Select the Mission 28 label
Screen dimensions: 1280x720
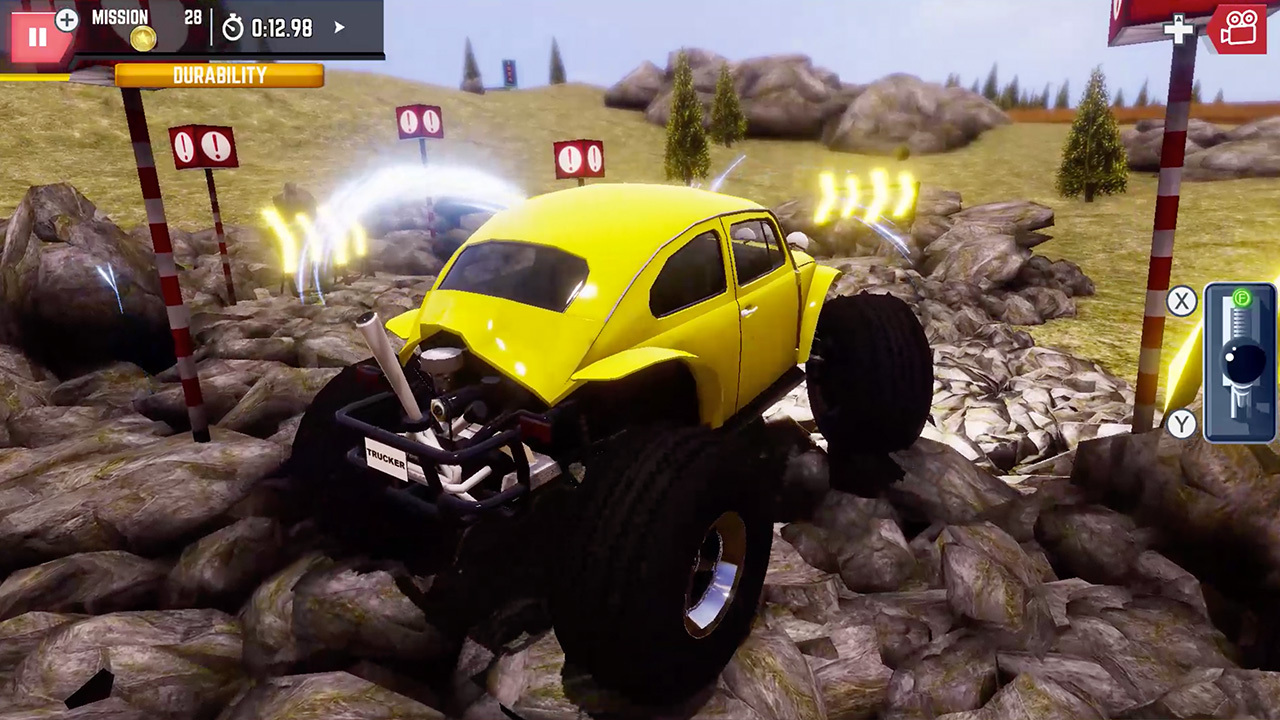pos(120,17)
